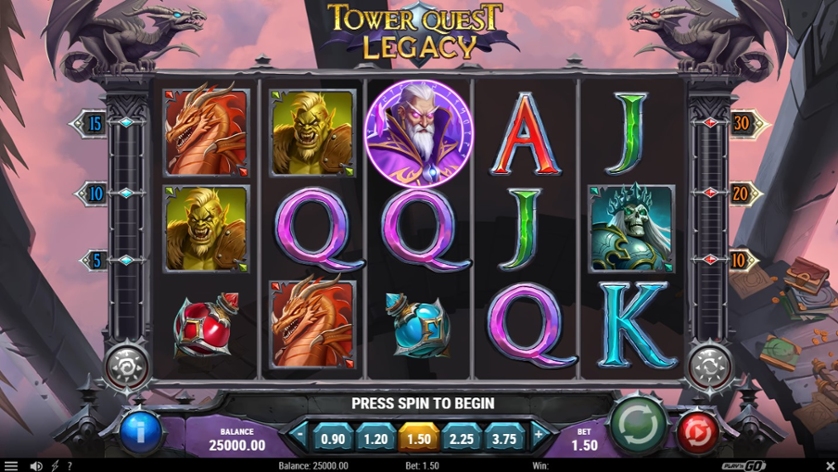Increase bet with the right arrow
Image resolution: width=838 pixels, height=472 pixels.
tap(539, 437)
